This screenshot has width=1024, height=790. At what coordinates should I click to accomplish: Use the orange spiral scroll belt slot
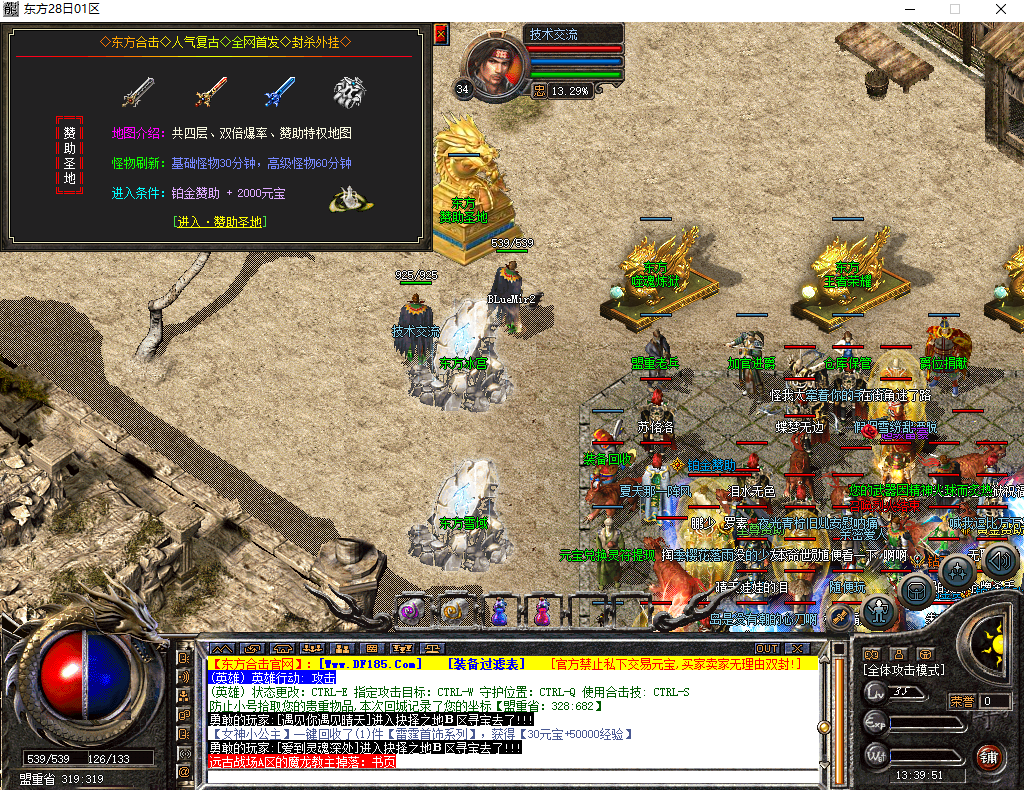pyautogui.click(x=452, y=609)
